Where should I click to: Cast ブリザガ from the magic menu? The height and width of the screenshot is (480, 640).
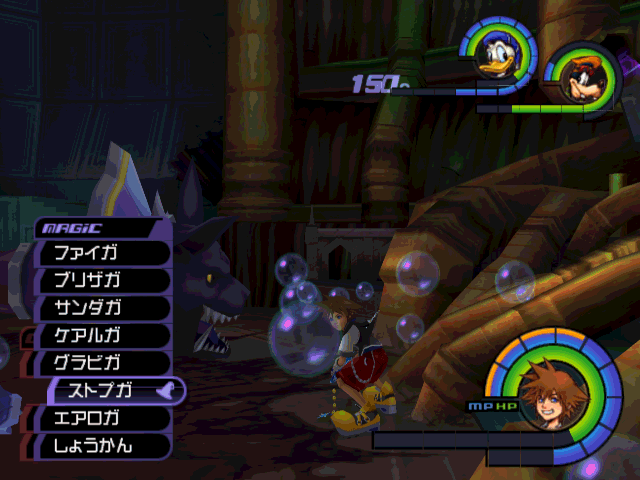click(102, 281)
